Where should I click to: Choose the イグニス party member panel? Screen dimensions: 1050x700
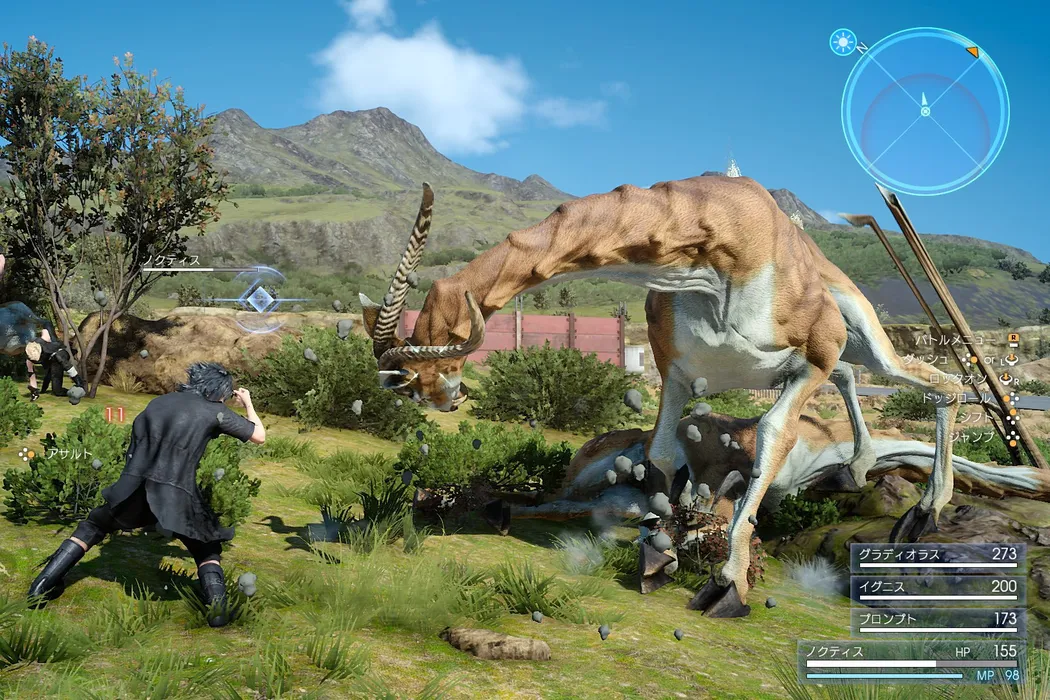click(937, 589)
